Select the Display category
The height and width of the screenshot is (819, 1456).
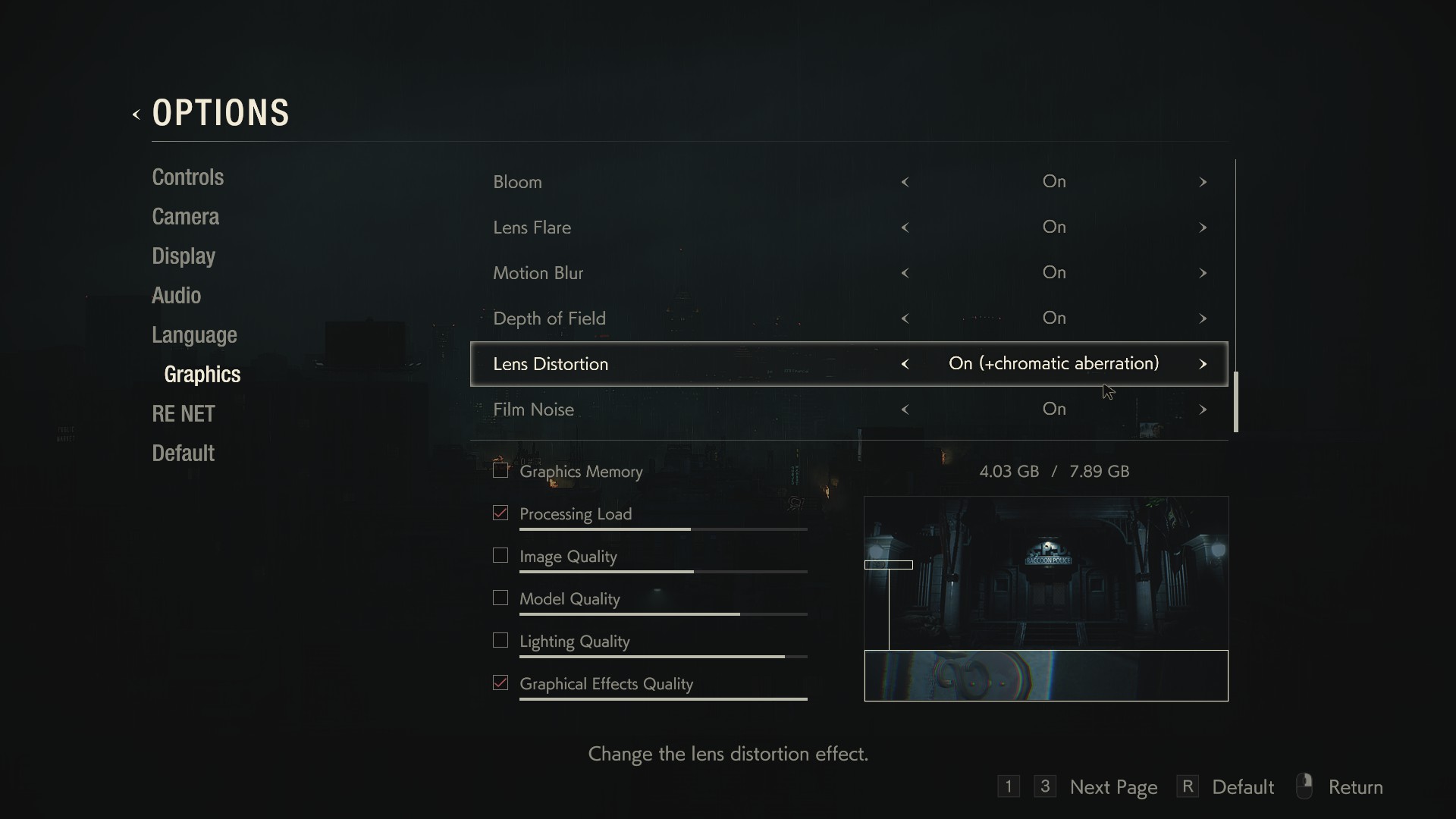pos(184,256)
